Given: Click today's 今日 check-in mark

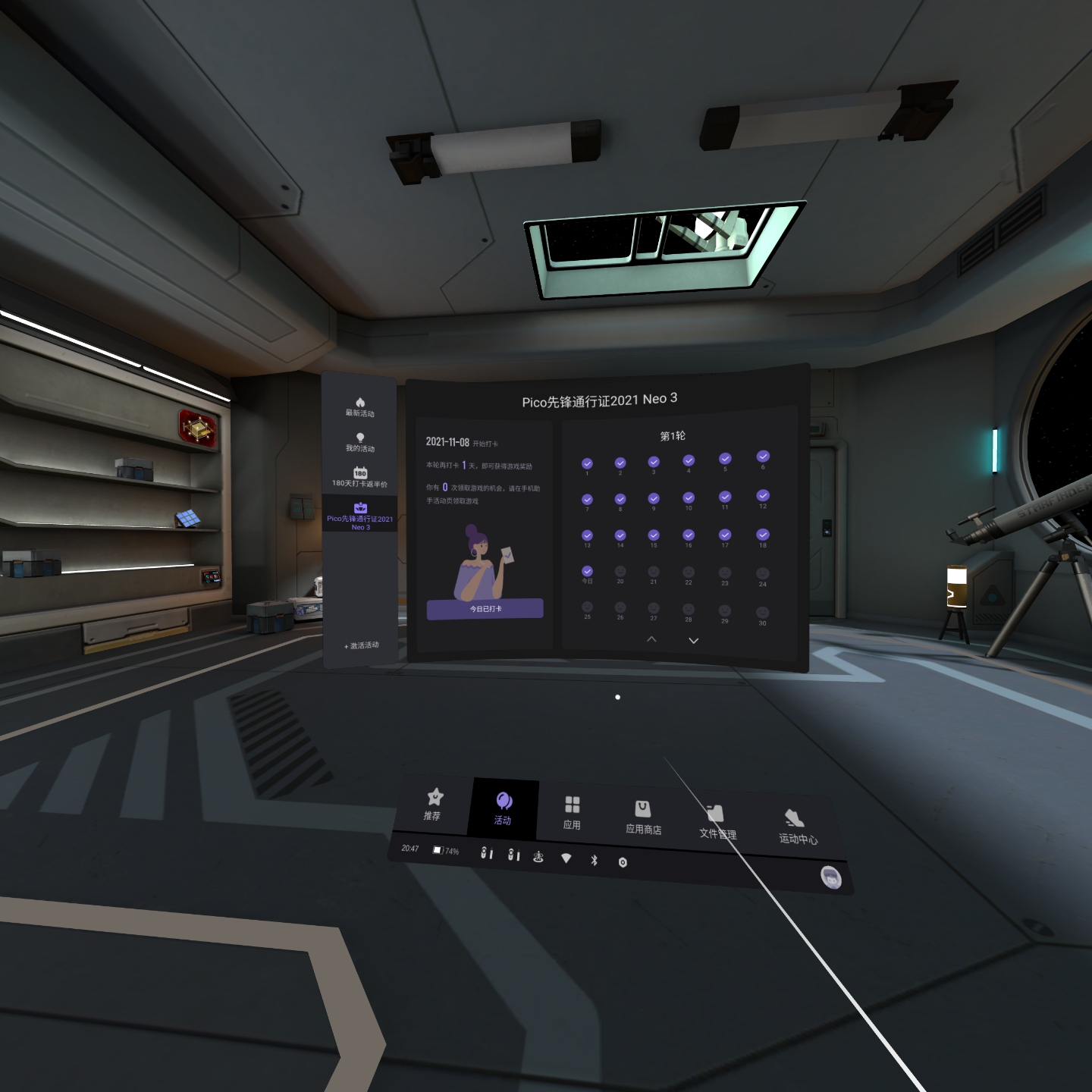Looking at the screenshot, I should [586, 570].
